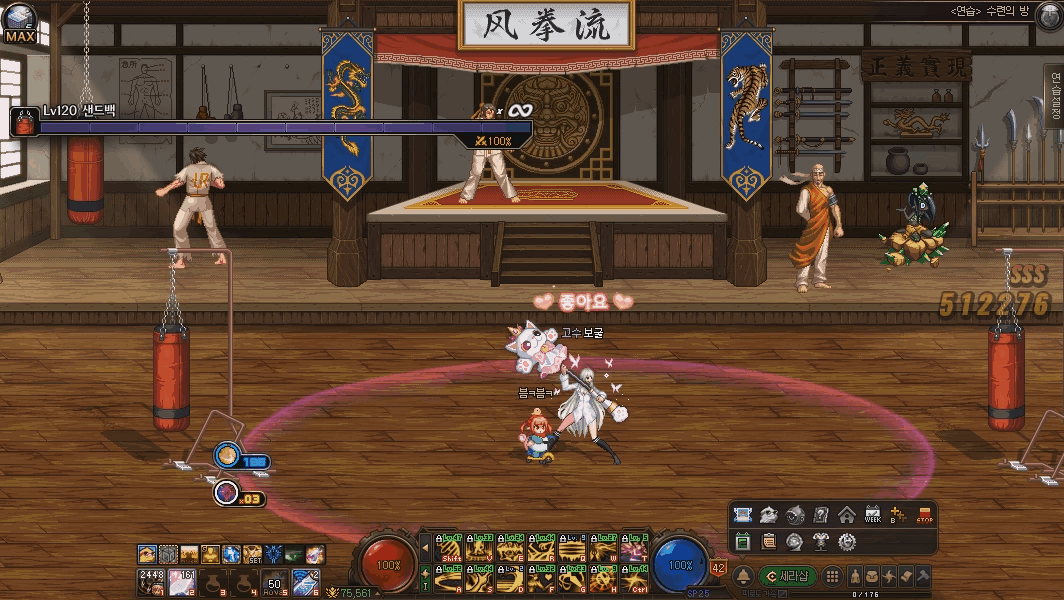Click the skill bar left arrow
Screen dimensions: 1064x600
(426, 548)
